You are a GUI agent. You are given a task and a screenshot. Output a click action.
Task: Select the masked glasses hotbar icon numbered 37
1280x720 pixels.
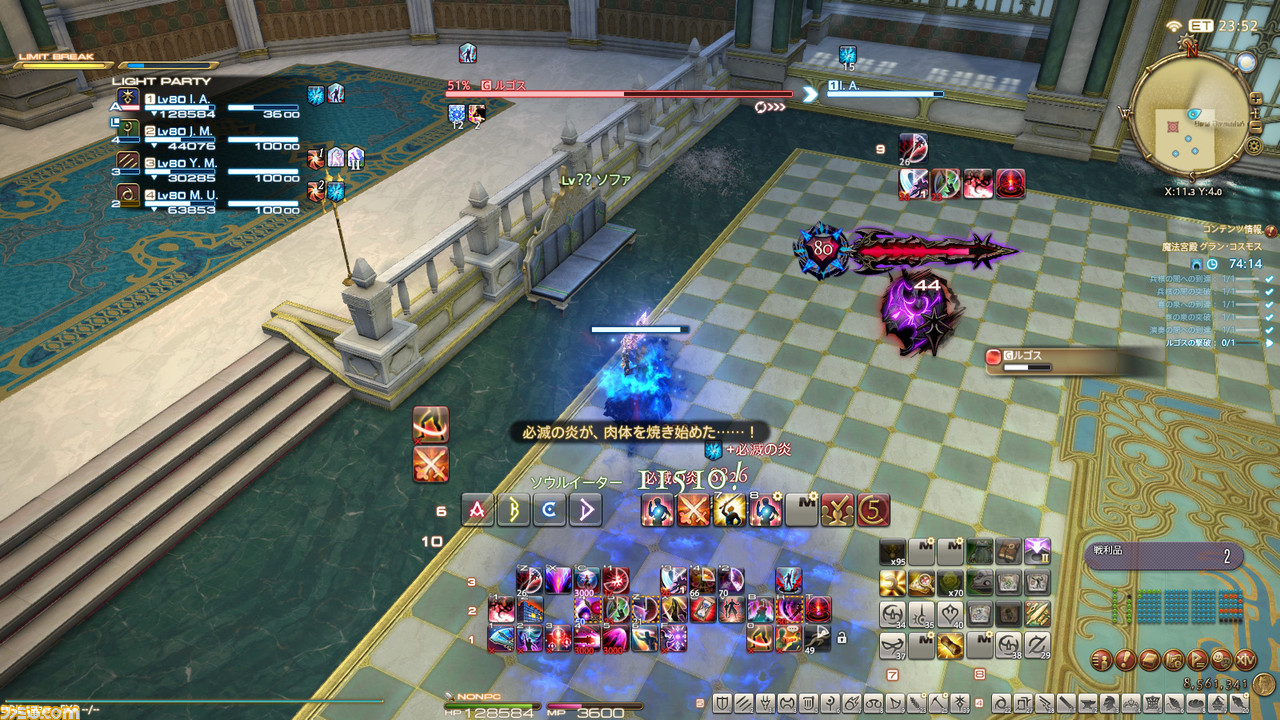(x=891, y=646)
